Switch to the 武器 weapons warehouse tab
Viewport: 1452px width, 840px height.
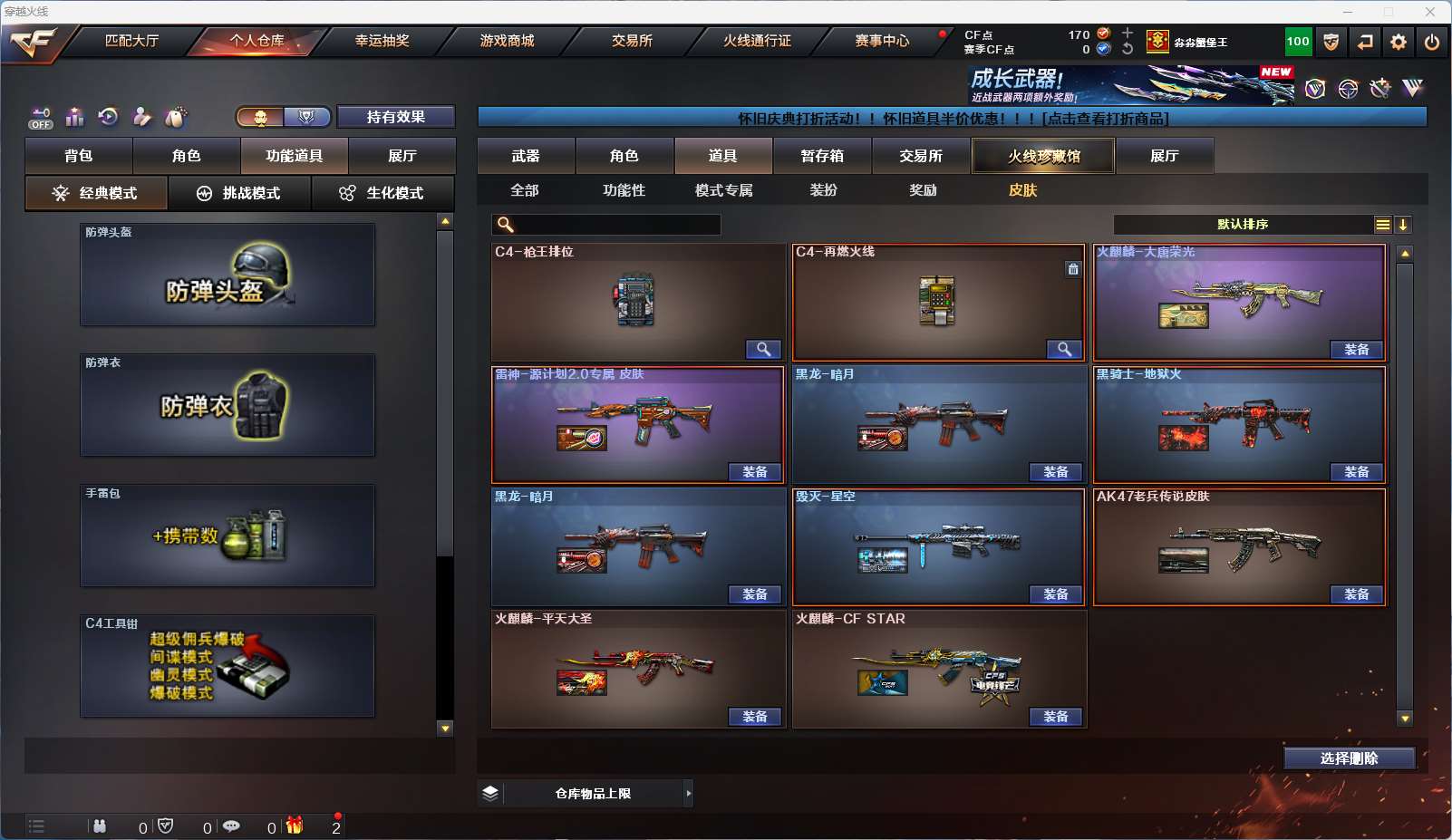pyautogui.click(x=526, y=156)
